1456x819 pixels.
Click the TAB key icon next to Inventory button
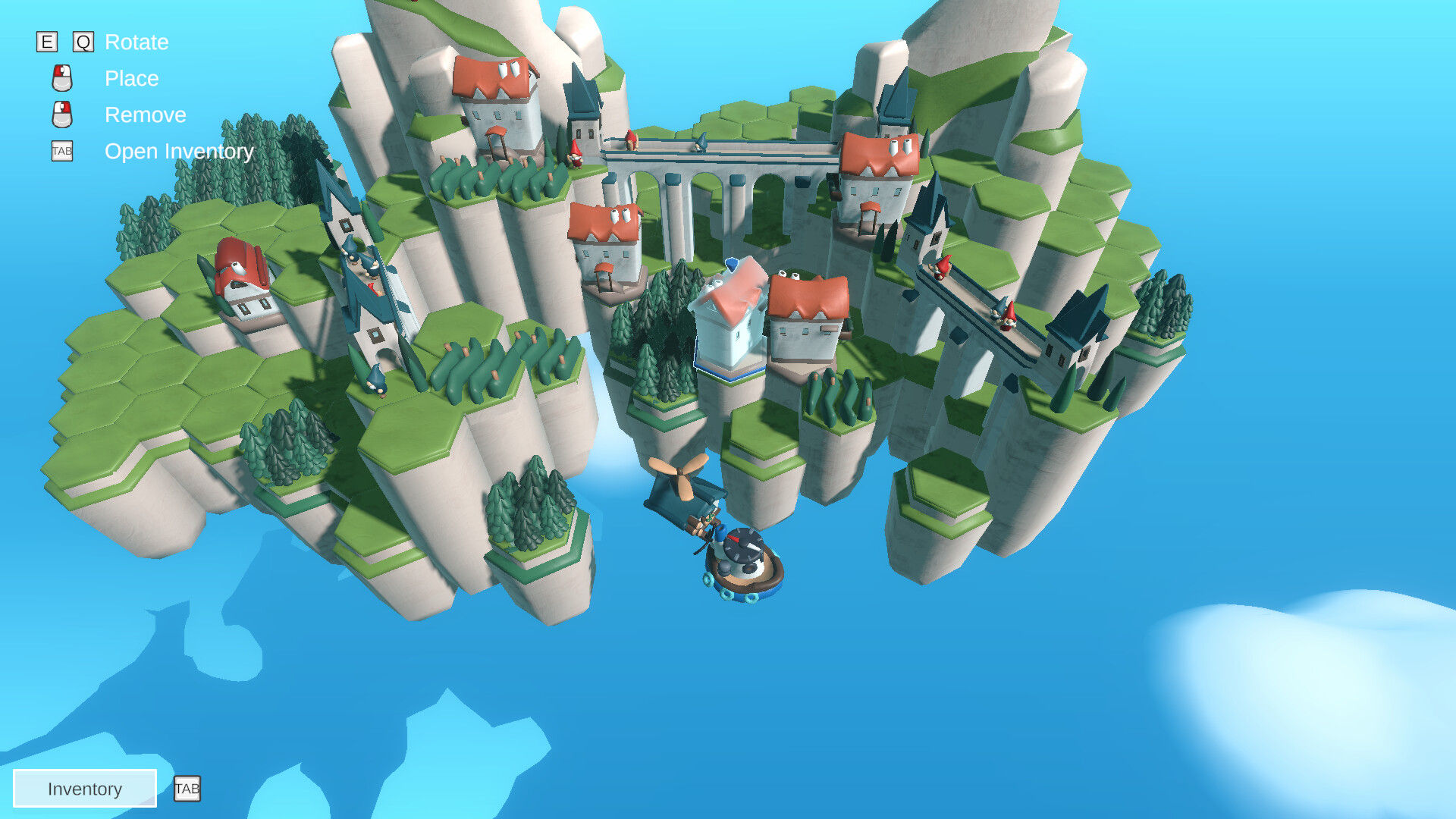[x=187, y=789]
